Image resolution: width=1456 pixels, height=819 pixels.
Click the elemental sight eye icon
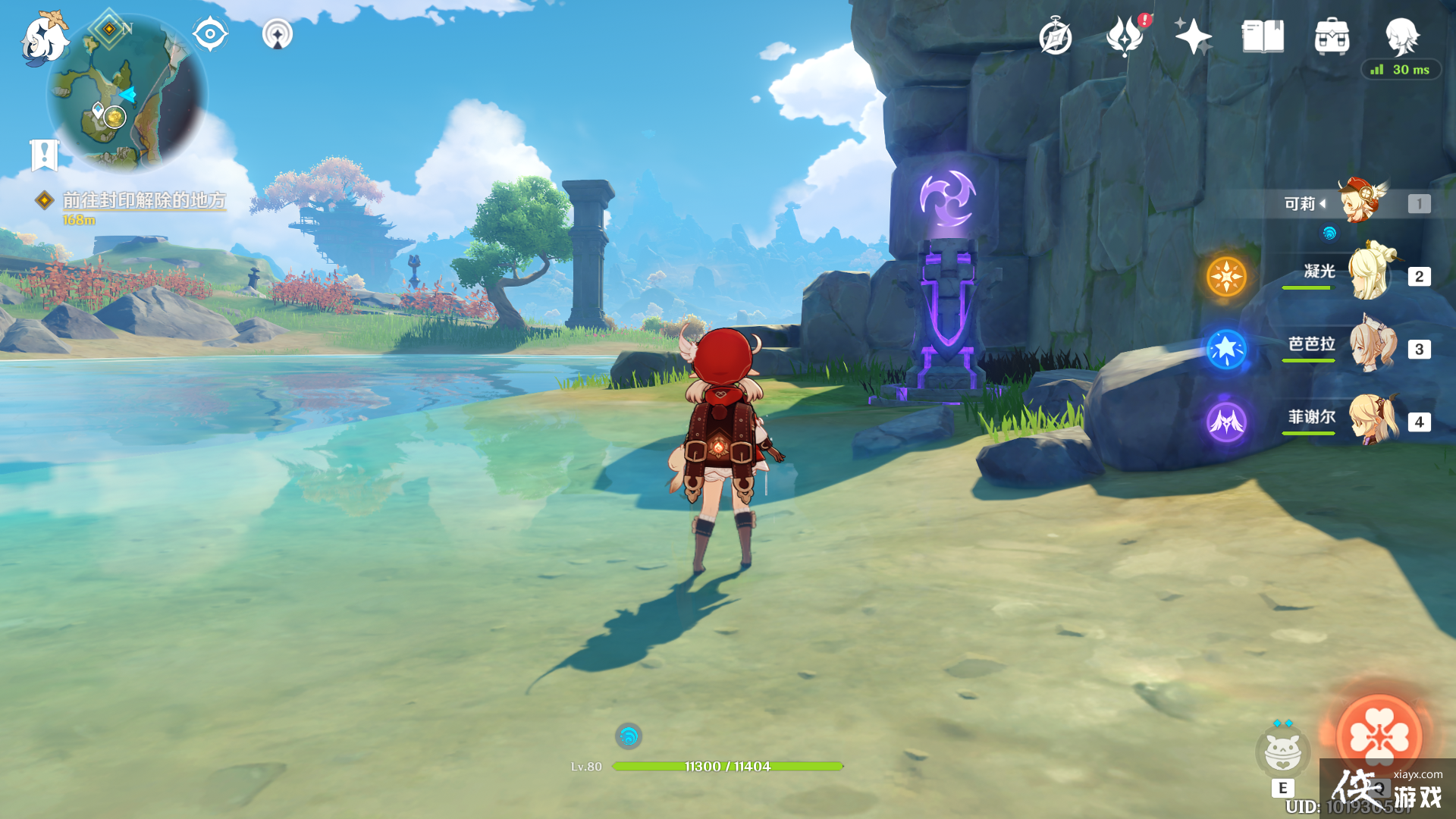210,34
